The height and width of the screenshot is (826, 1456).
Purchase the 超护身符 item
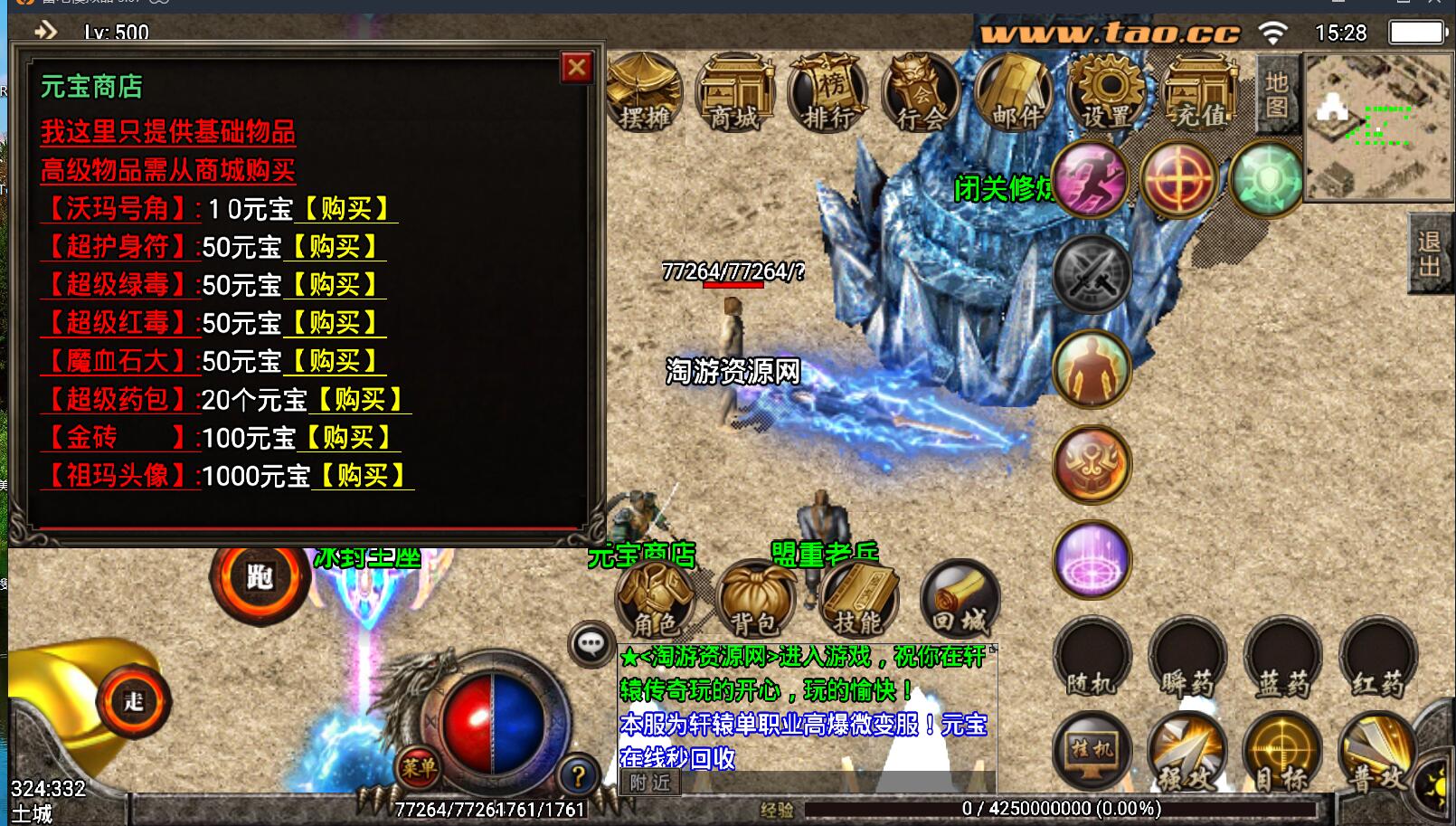click(x=335, y=247)
